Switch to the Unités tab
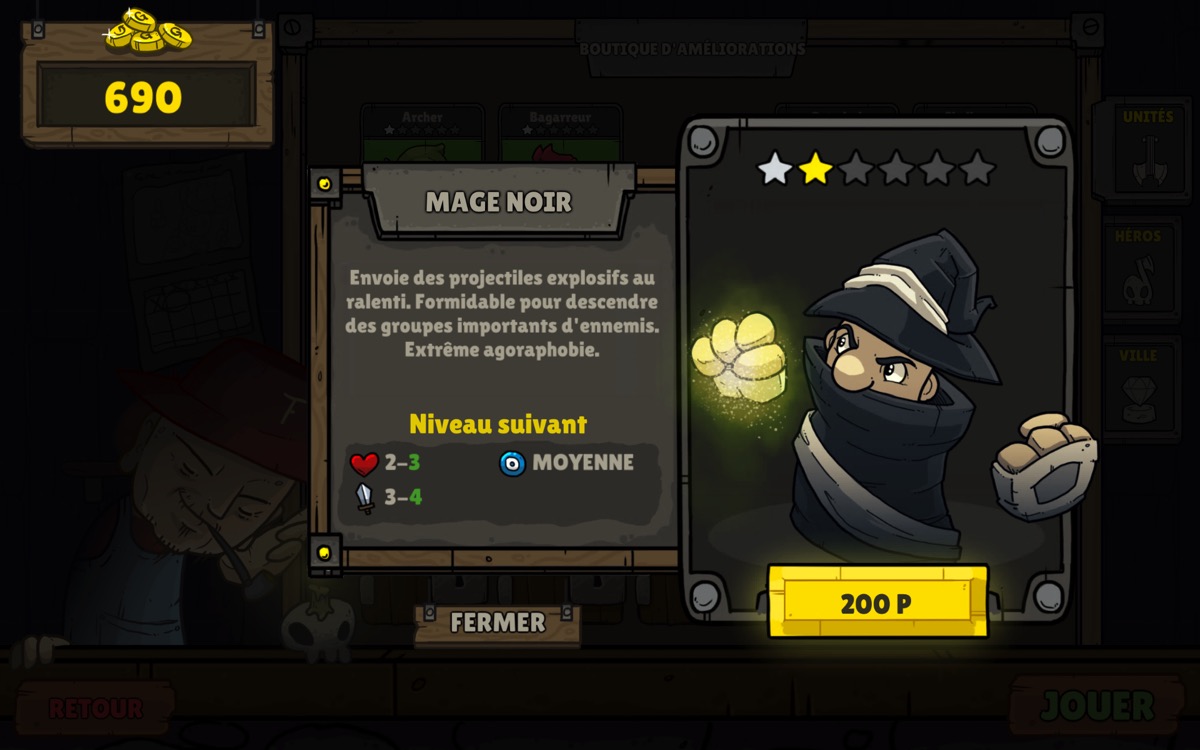The image size is (1200, 750). [1147, 150]
